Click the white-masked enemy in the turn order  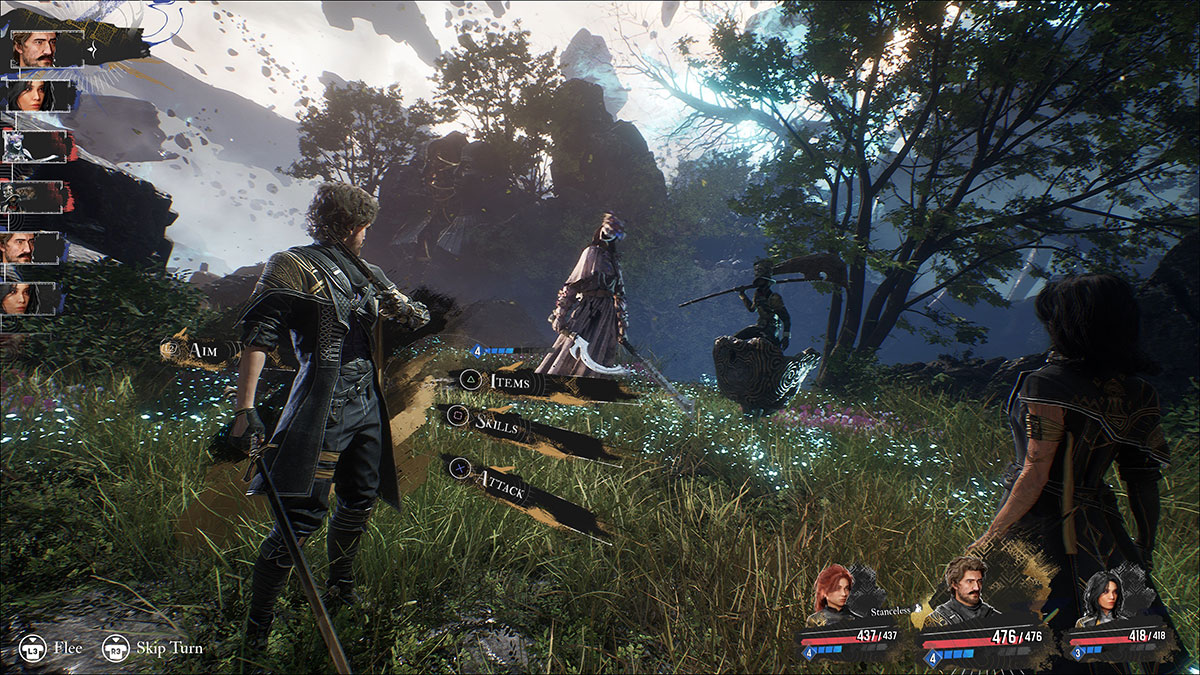(32, 145)
